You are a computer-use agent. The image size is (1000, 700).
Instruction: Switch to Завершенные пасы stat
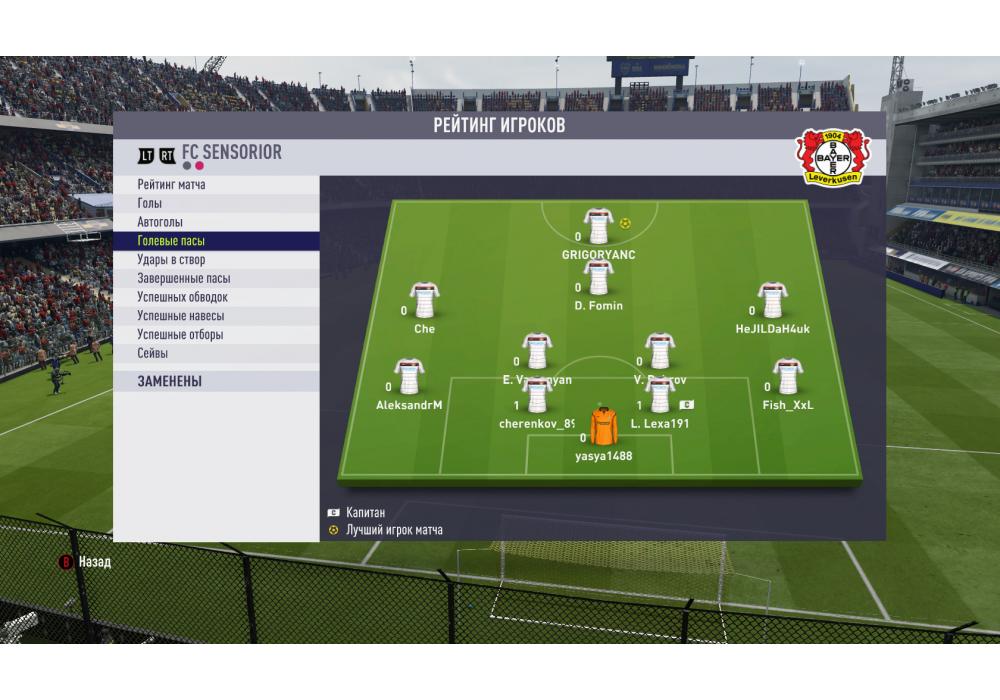coord(183,279)
